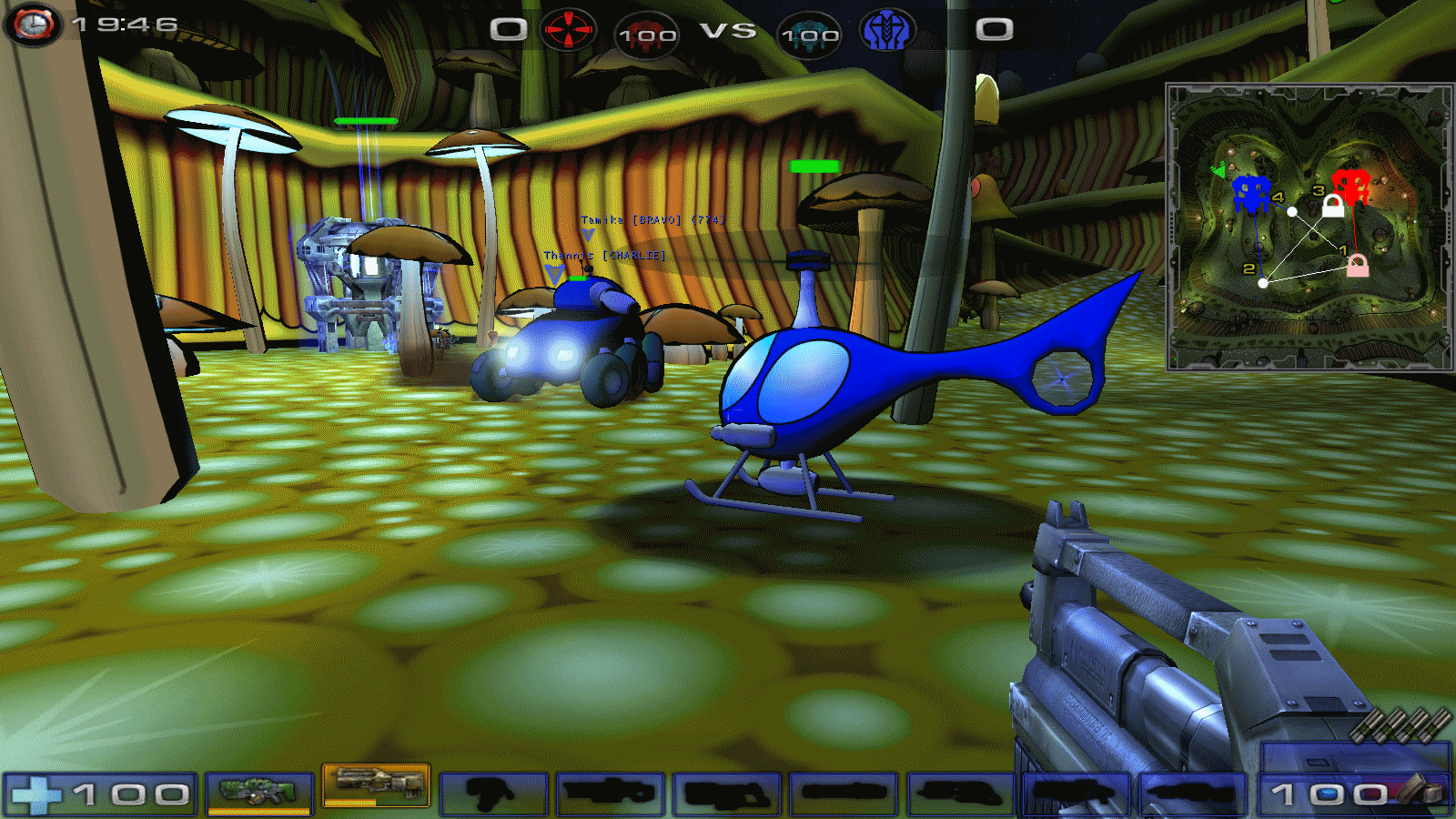Select power node 2 on the minimap

pyautogui.click(x=1263, y=283)
